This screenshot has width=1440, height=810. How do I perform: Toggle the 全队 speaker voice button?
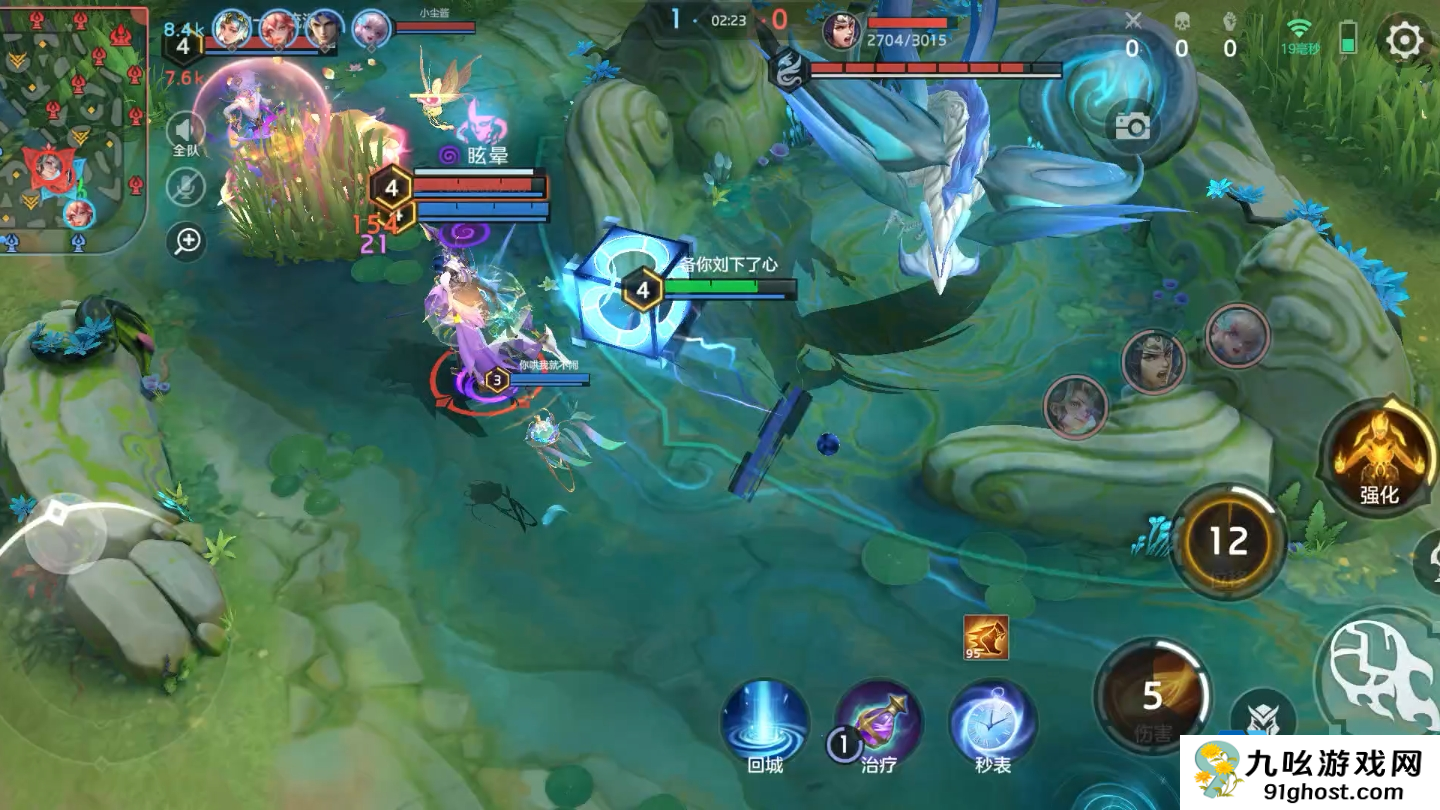(x=186, y=133)
